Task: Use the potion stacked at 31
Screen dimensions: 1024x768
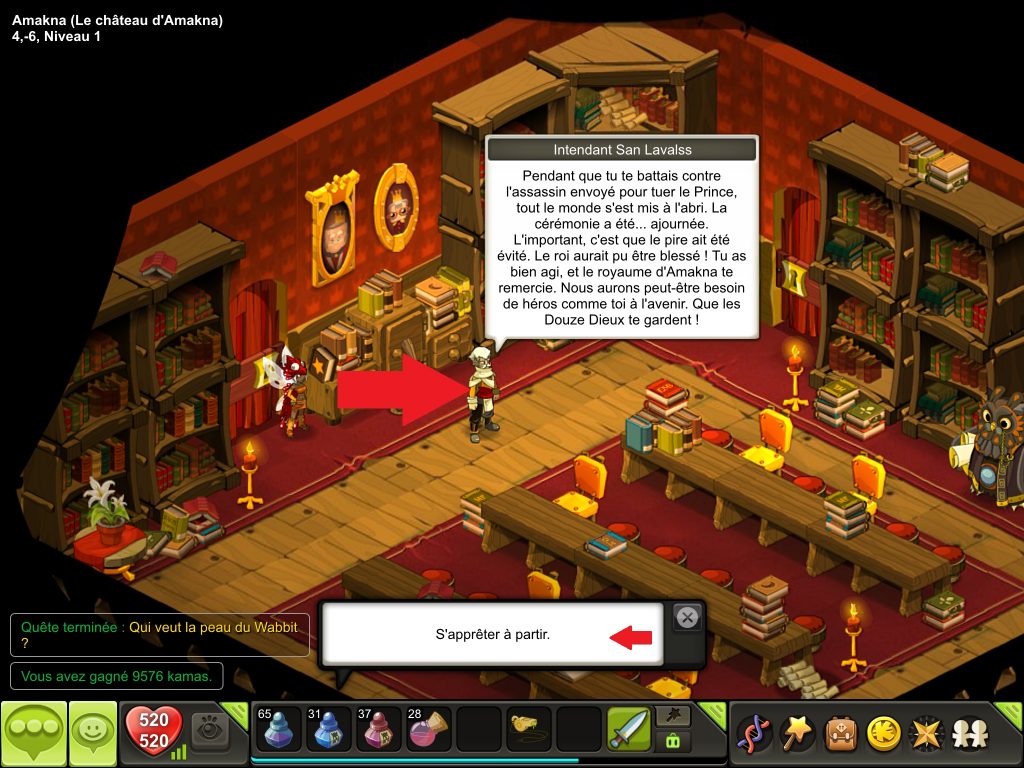Action: [x=327, y=730]
